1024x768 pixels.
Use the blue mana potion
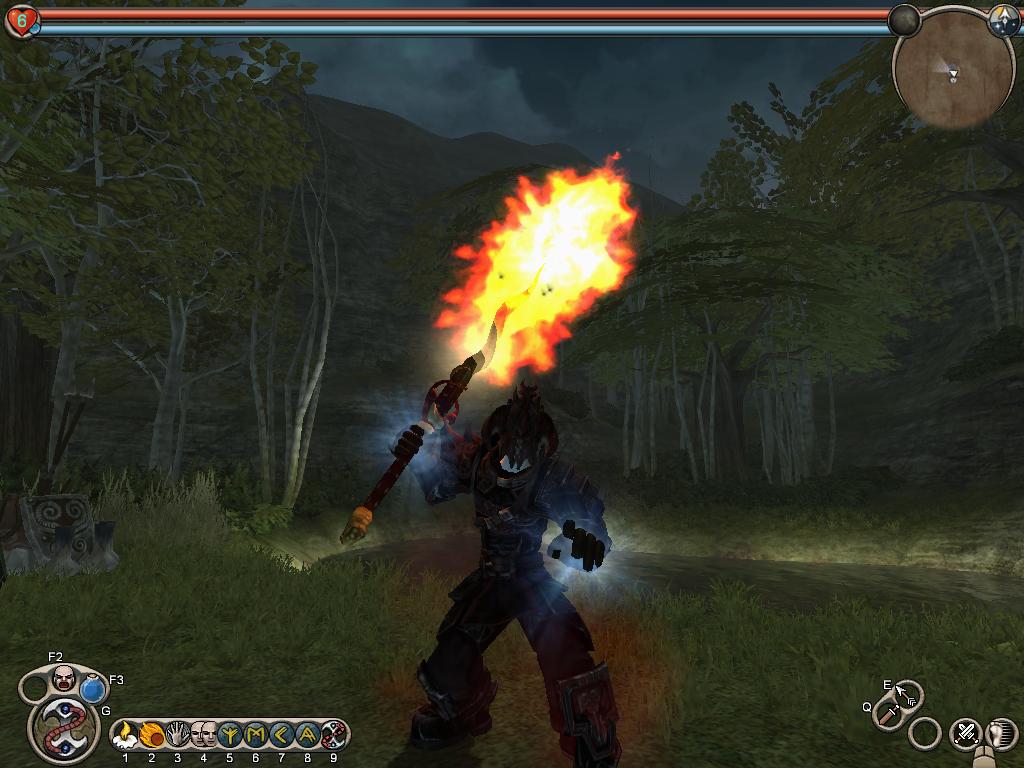pyautogui.click(x=93, y=690)
